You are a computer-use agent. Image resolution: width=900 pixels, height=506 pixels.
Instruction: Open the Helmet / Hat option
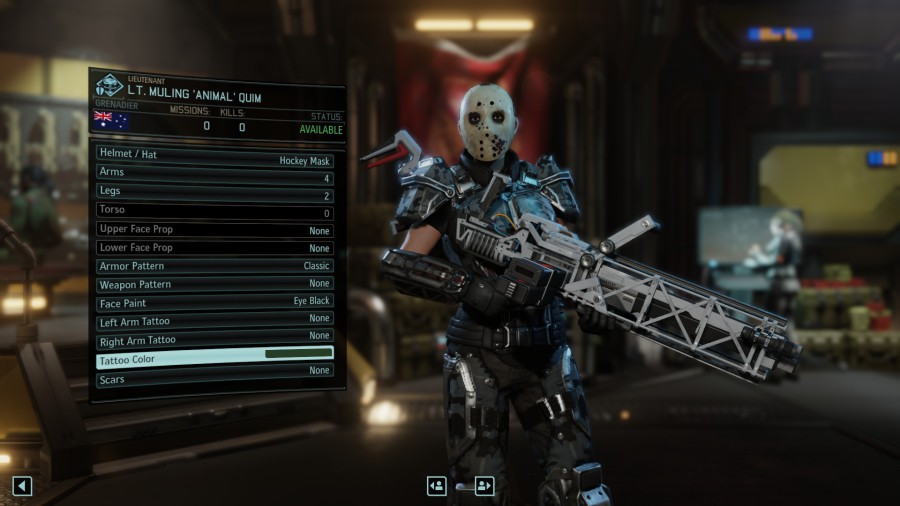[x=214, y=156]
